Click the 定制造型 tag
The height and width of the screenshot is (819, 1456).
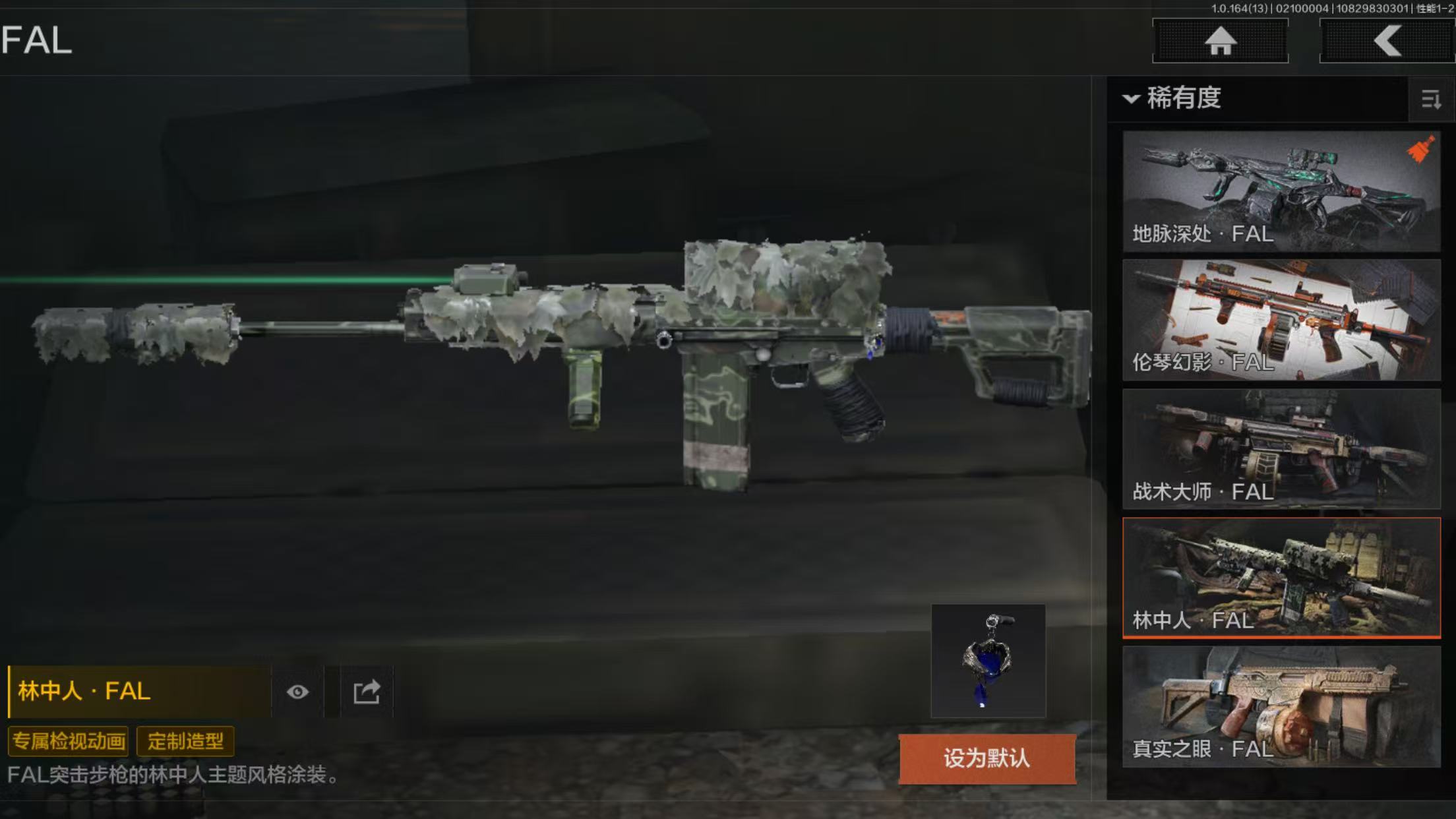click(x=185, y=741)
